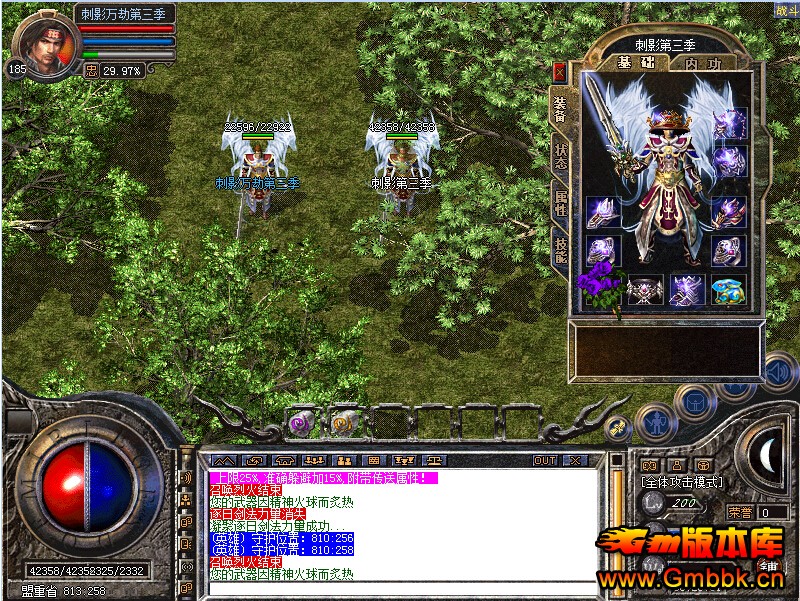Click the equipped greatsword weapon slot
This screenshot has height=601, width=800.
click(605, 125)
